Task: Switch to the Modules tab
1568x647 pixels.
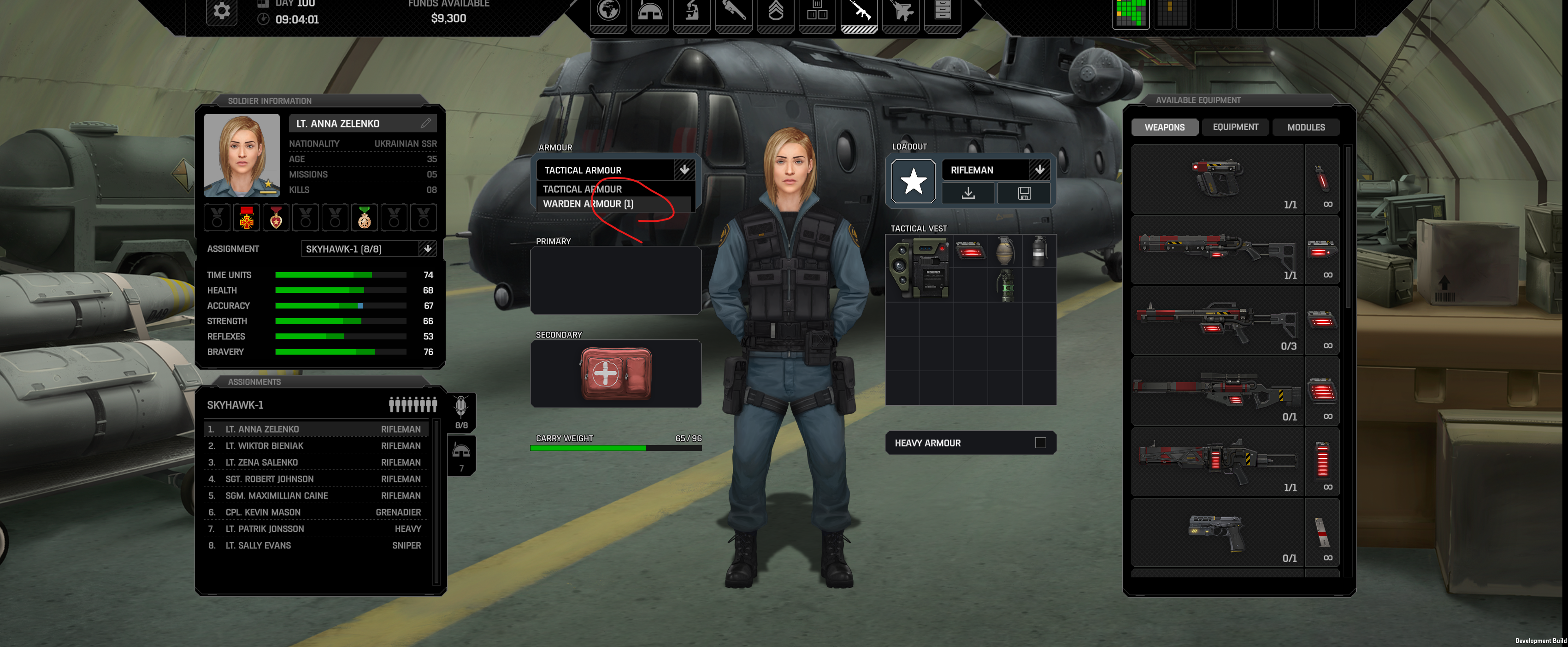Action: tap(1306, 127)
